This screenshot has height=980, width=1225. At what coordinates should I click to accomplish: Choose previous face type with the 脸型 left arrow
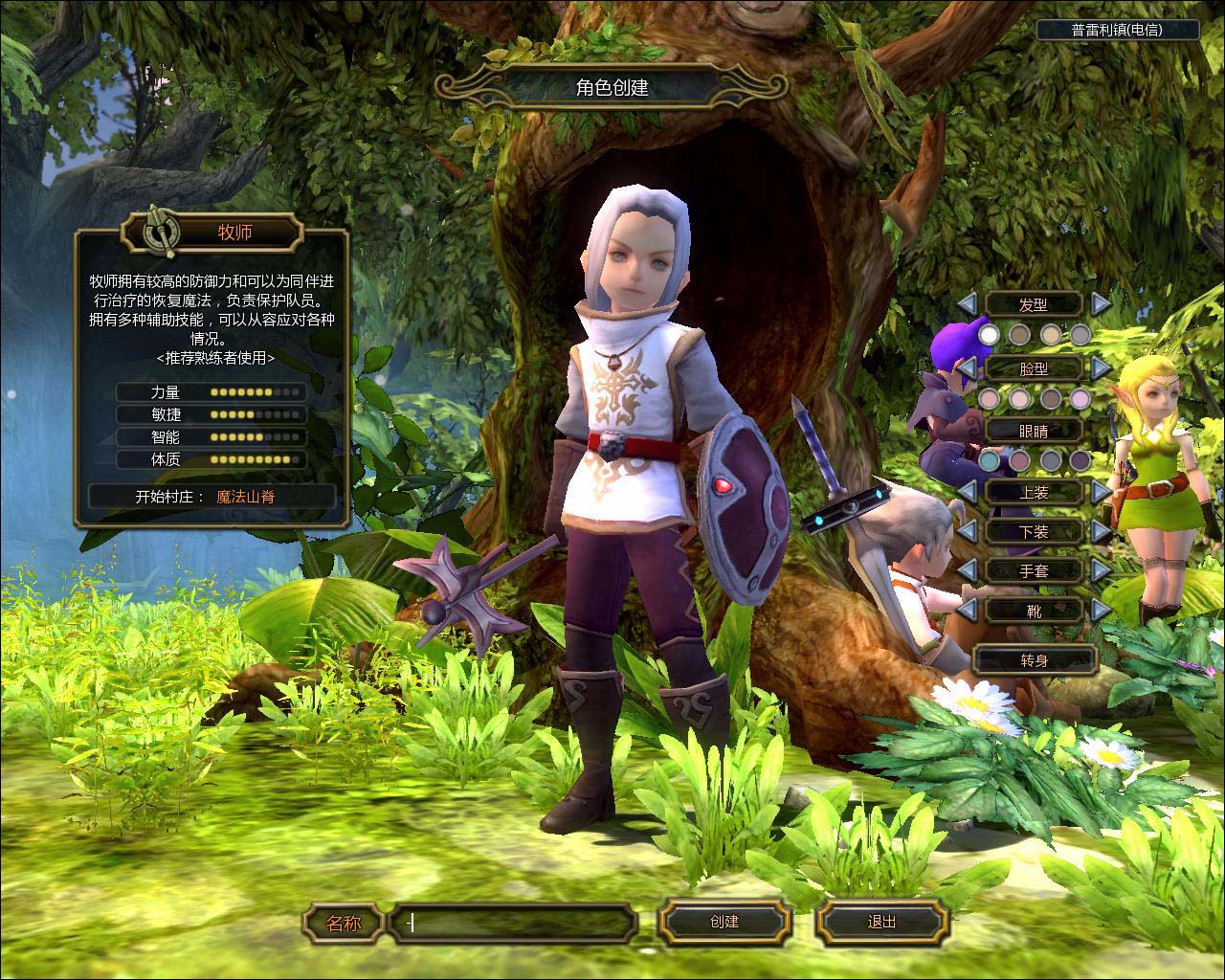tap(968, 367)
